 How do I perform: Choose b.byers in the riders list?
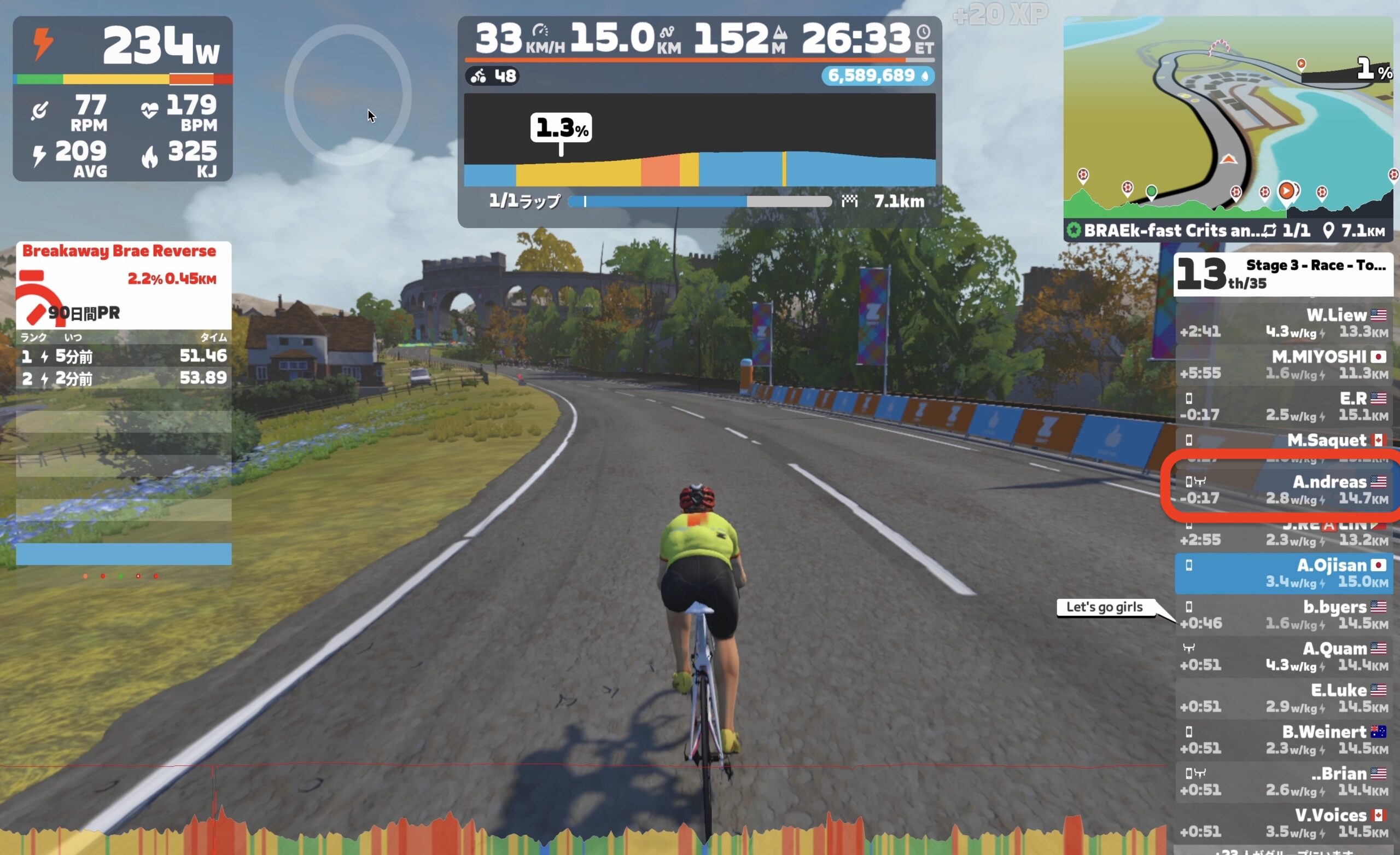point(1283,614)
